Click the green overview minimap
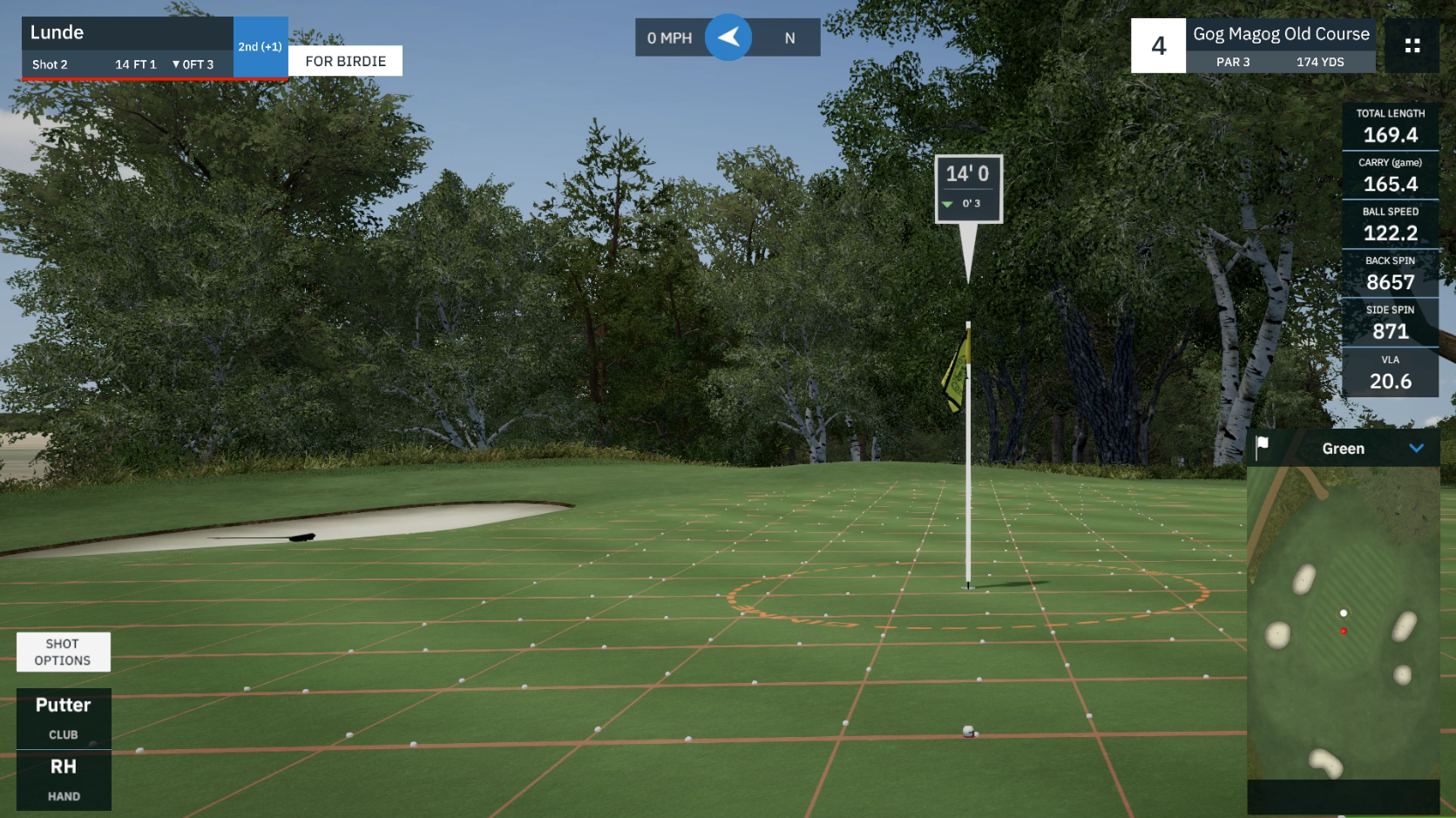Screen dimensions: 1456x818 click(x=1342, y=623)
